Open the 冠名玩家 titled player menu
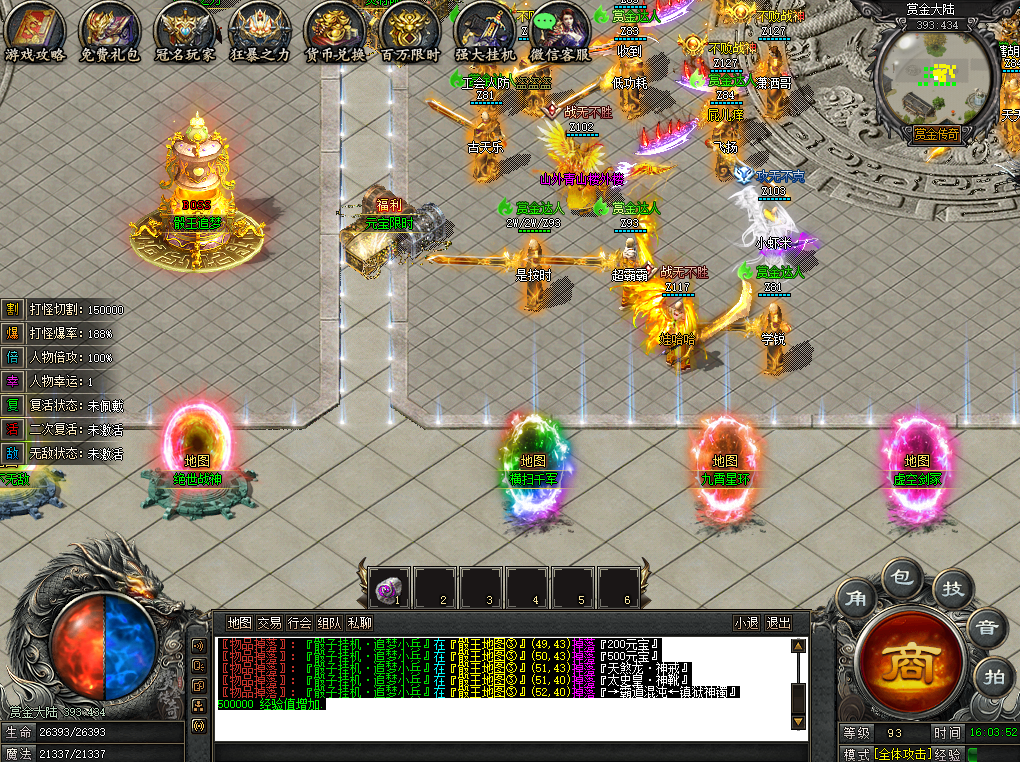 tap(184, 31)
